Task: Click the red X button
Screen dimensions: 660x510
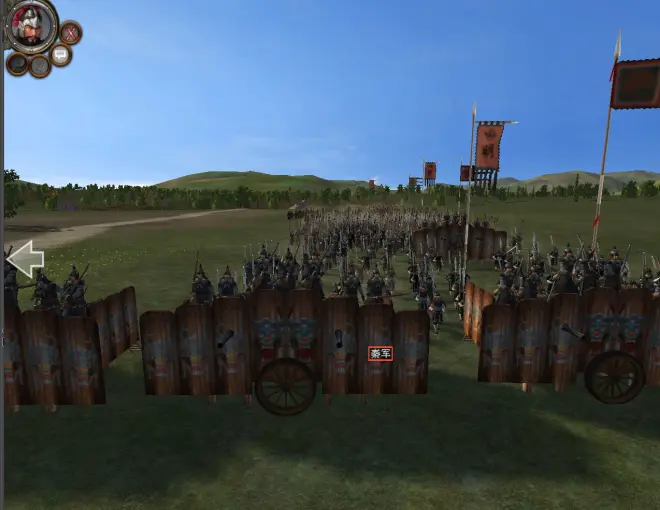Action: click(x=70, y=33)
